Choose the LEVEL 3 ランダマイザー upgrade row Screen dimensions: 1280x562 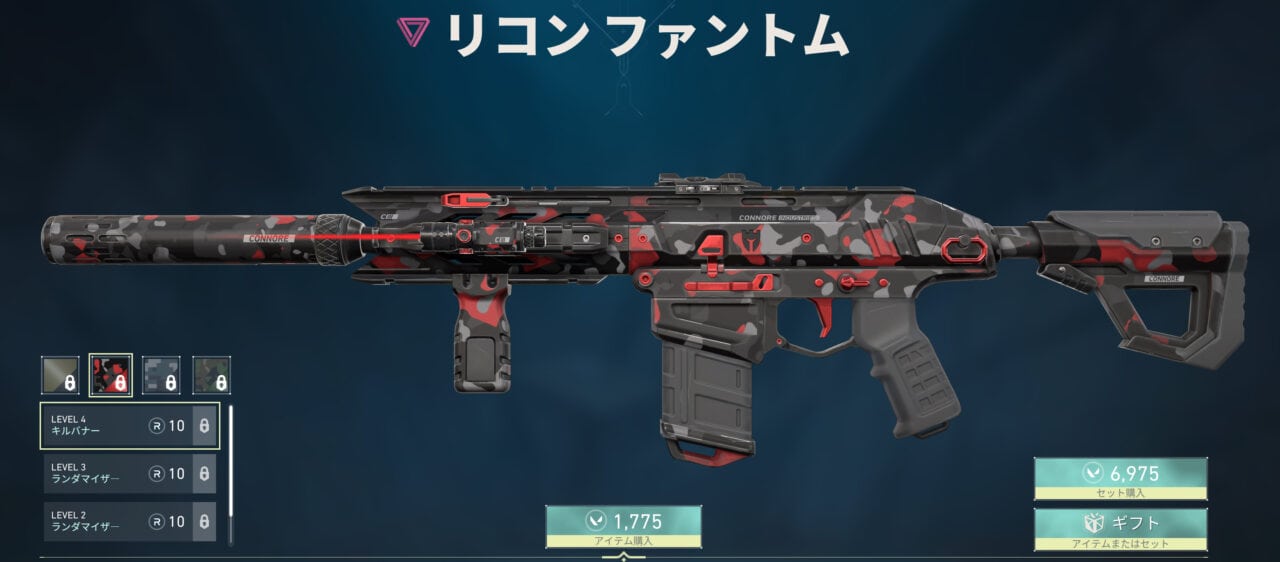point(129,474)
